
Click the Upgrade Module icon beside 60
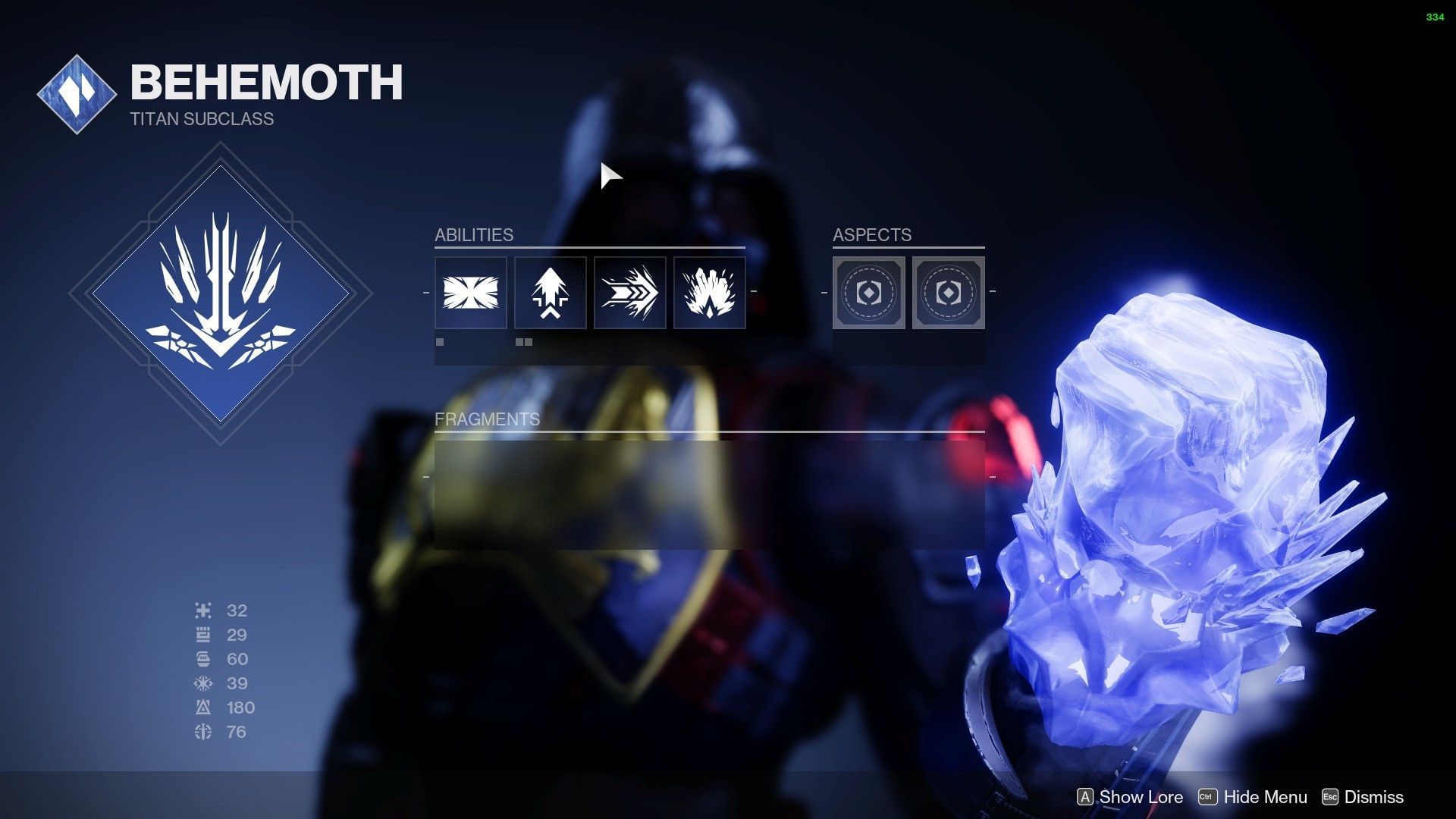click(202, 660)
